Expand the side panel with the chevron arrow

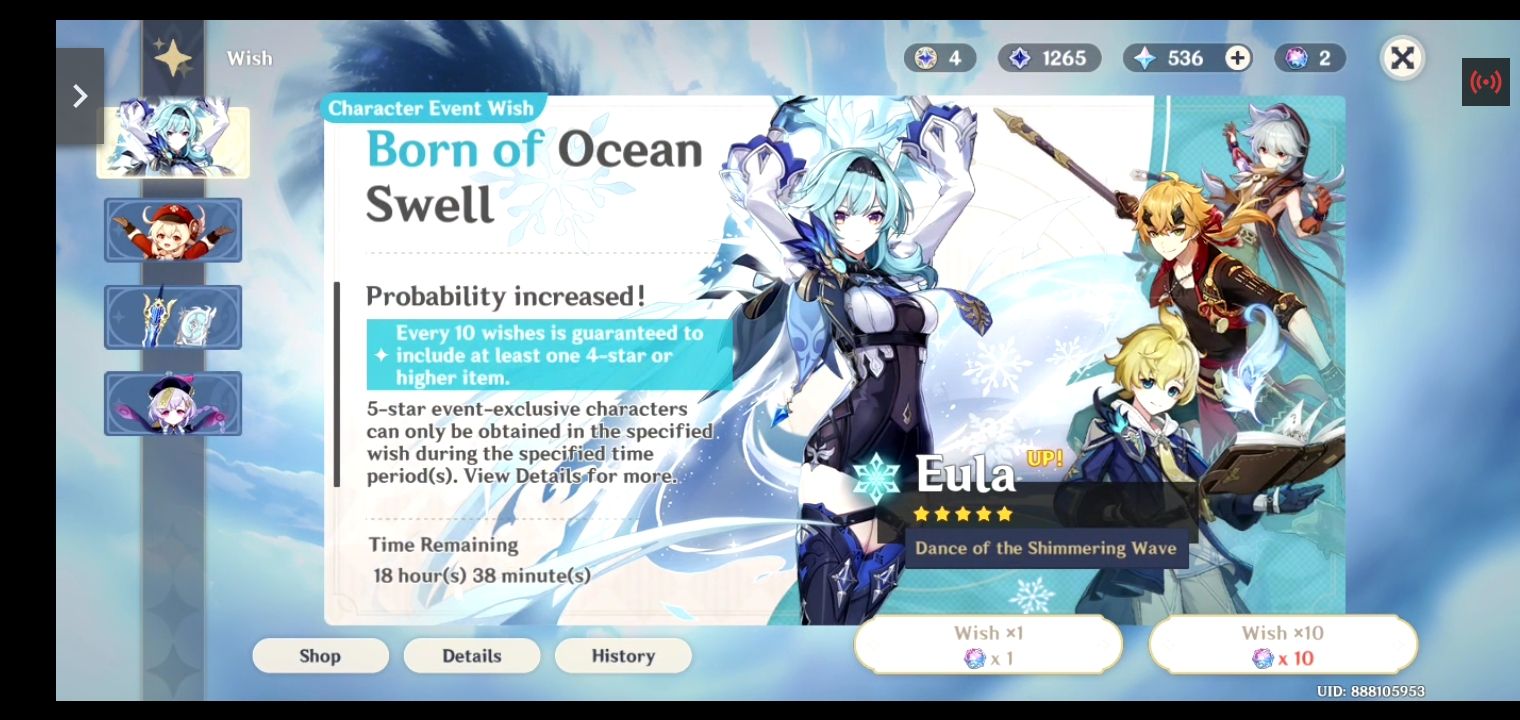click(x=80, y=95)
